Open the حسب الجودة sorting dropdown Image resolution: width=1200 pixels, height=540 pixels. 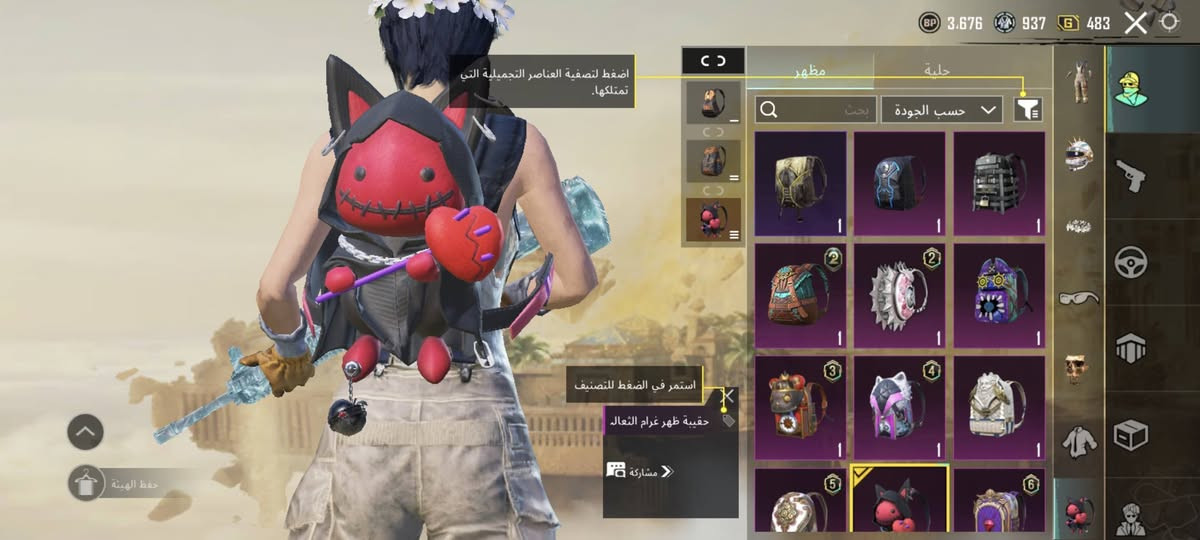[x=941, y=110]
